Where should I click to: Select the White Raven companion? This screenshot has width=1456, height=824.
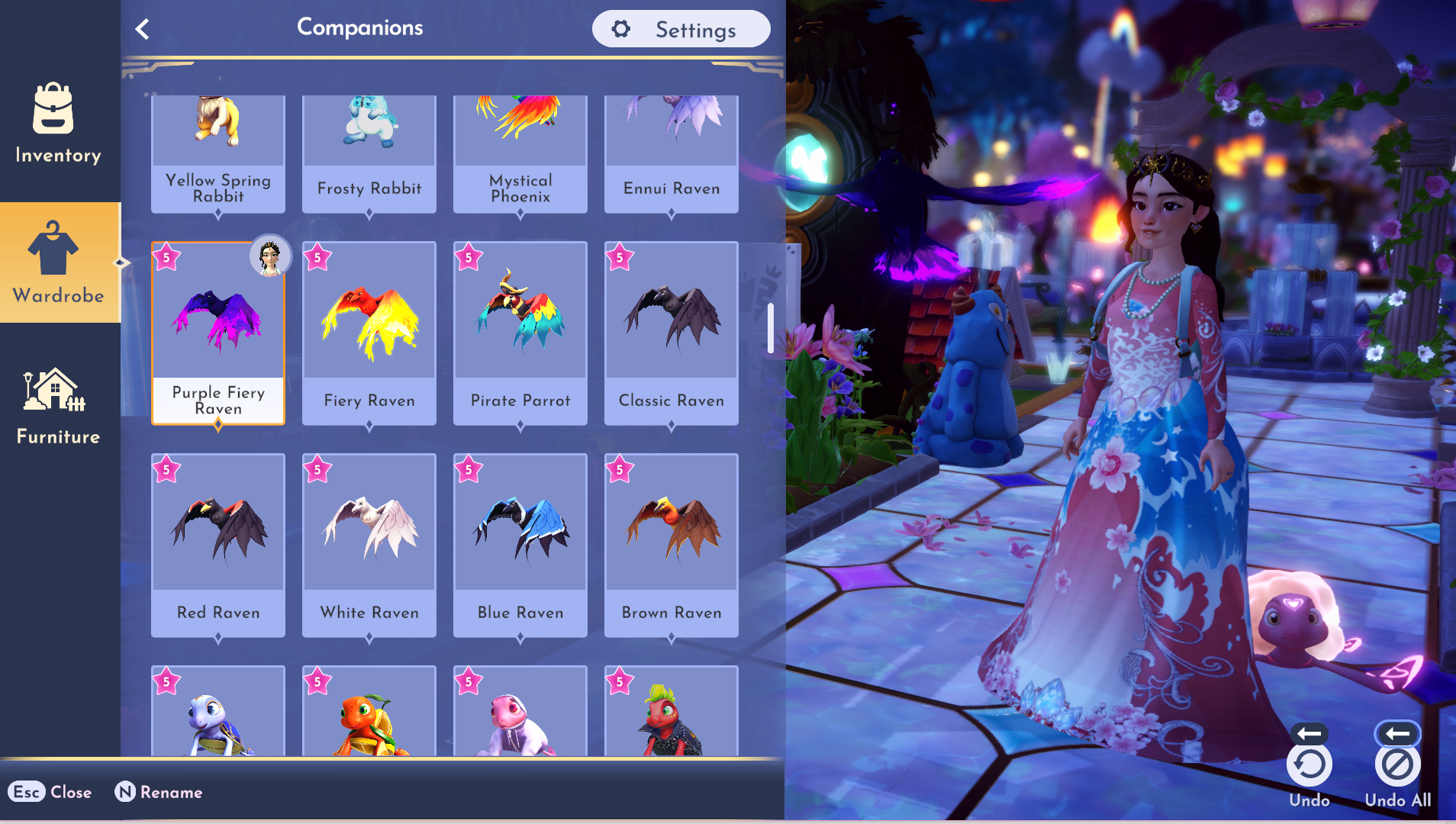pos(369,545)
